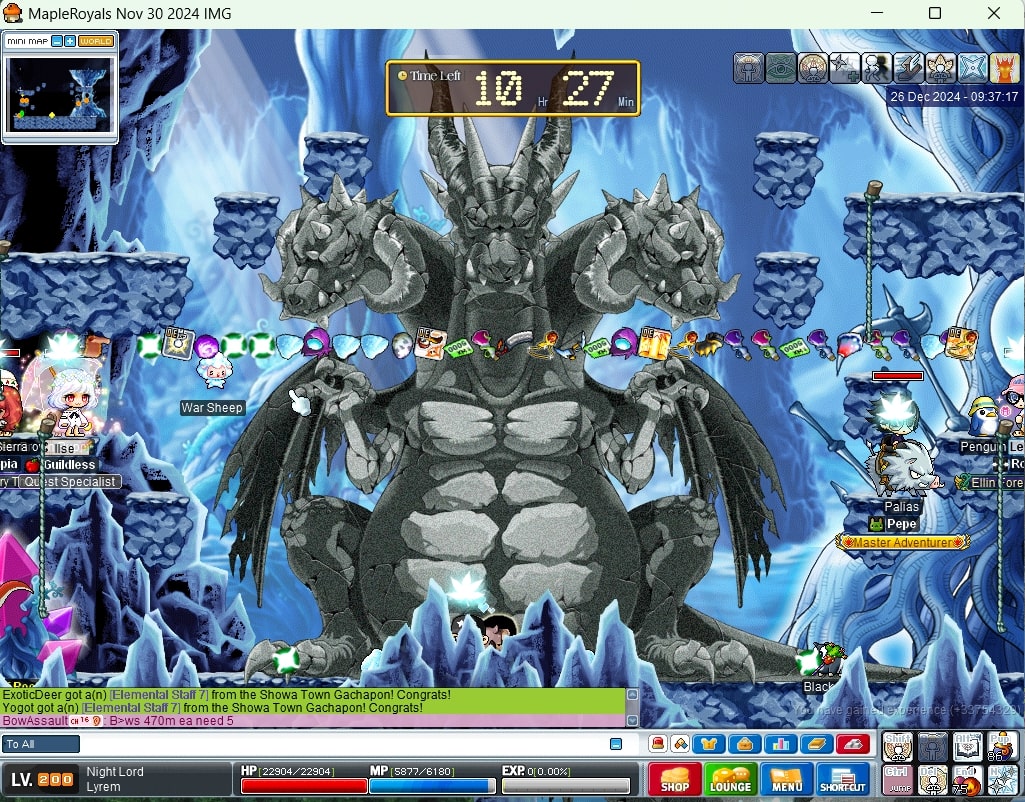Select the winged boot haste buff icon
This screenshot has height=802, width=1025.
coord(908,68)
